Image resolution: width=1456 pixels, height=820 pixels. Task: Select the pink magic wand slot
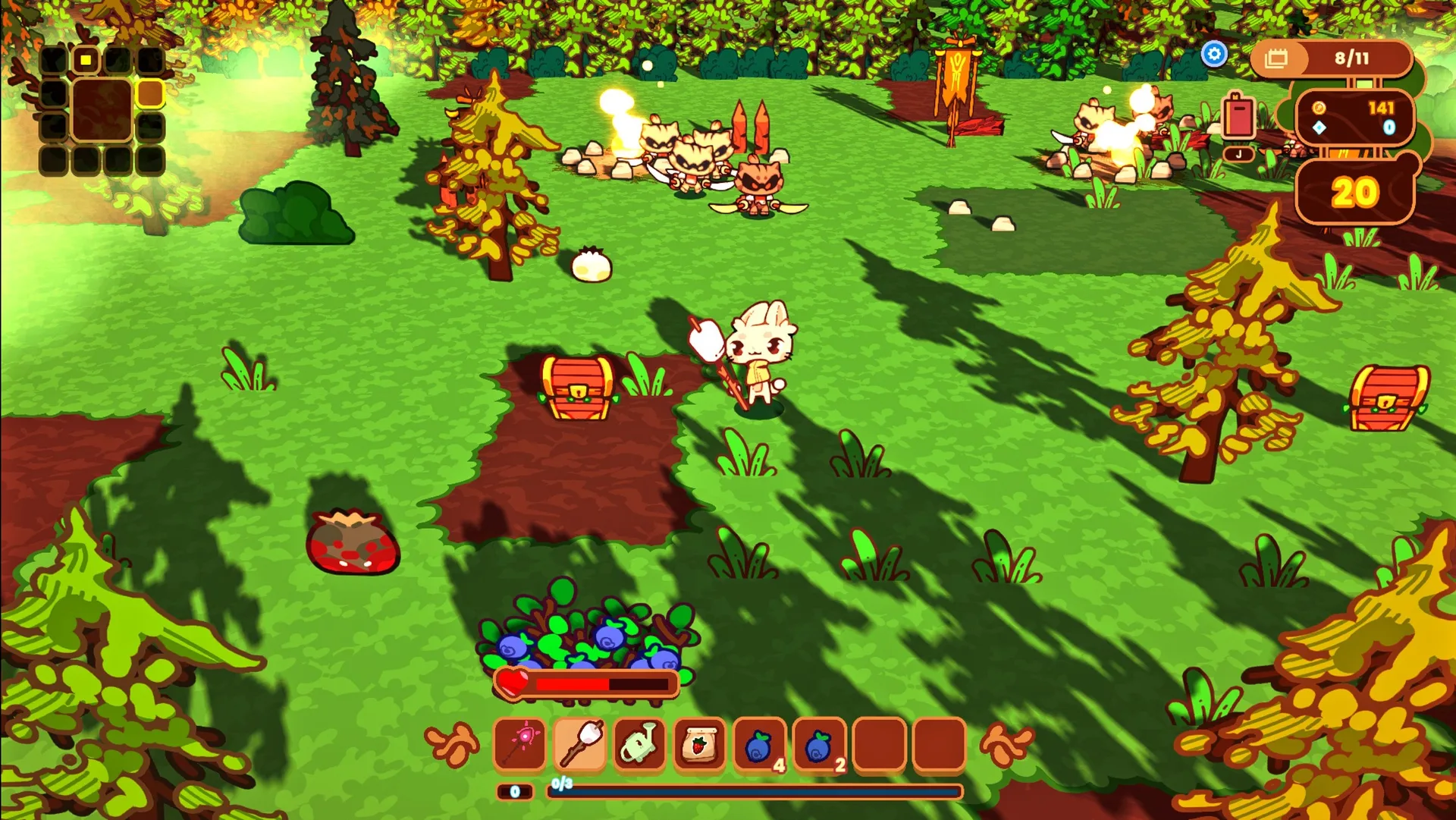coord(520,744)
